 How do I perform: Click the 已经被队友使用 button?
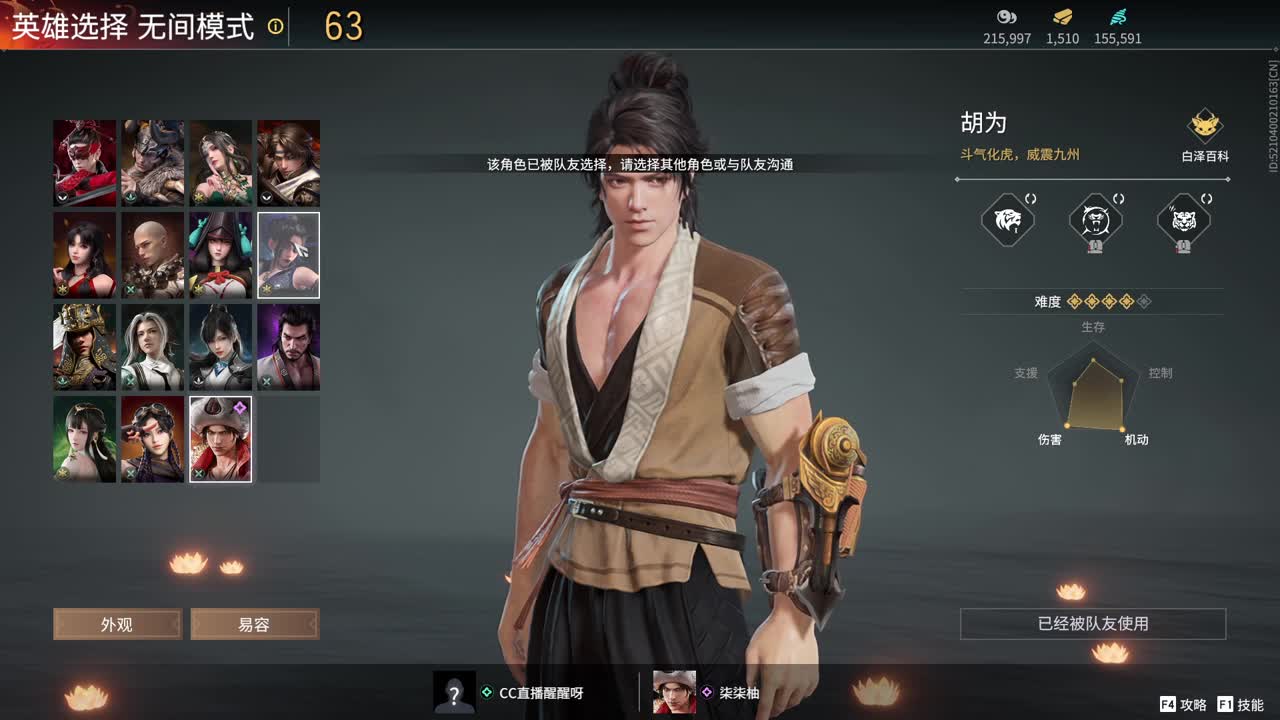click(x=1092, y=622)
